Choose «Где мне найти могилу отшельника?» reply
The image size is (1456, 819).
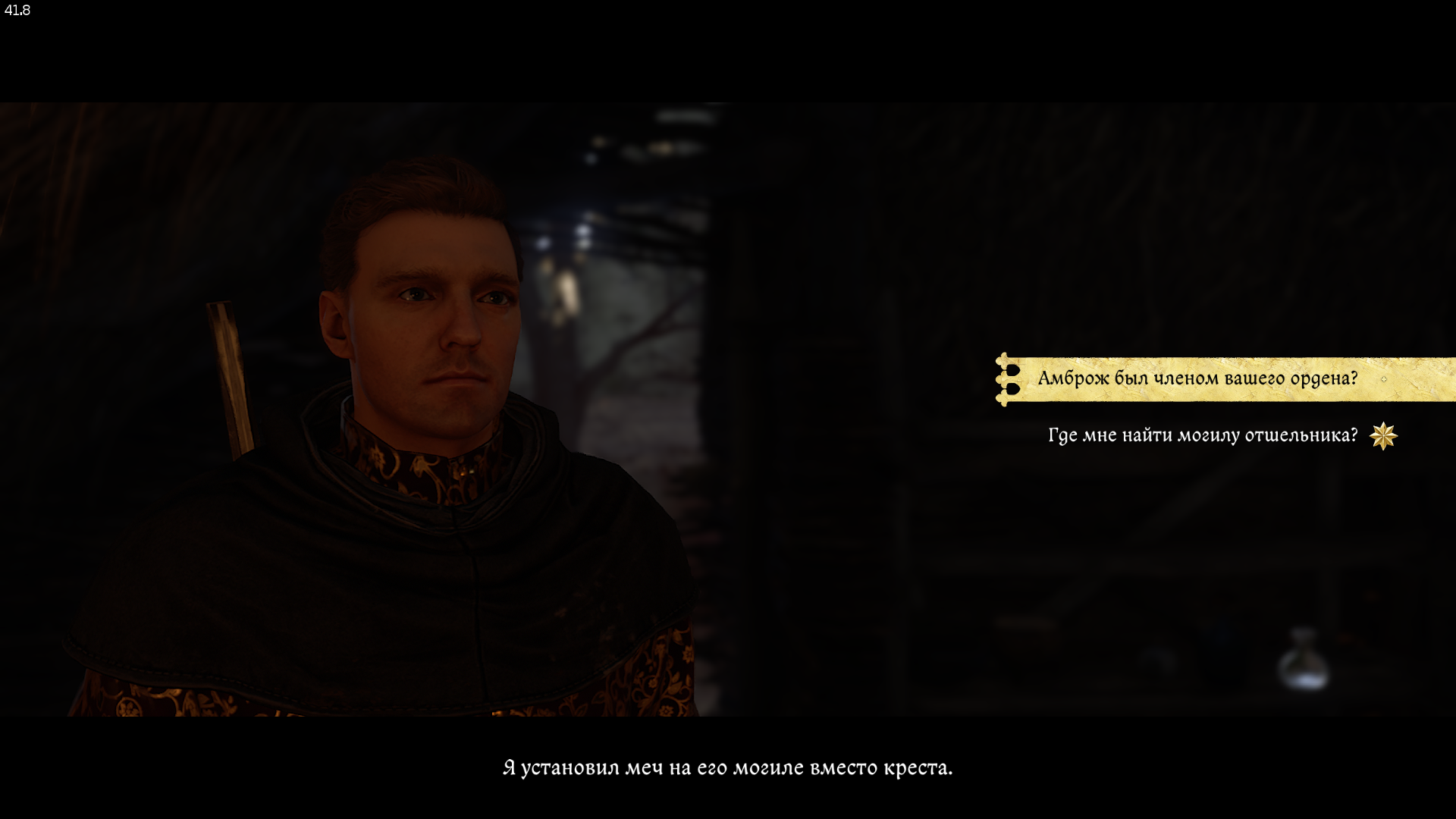point(1202,435)
